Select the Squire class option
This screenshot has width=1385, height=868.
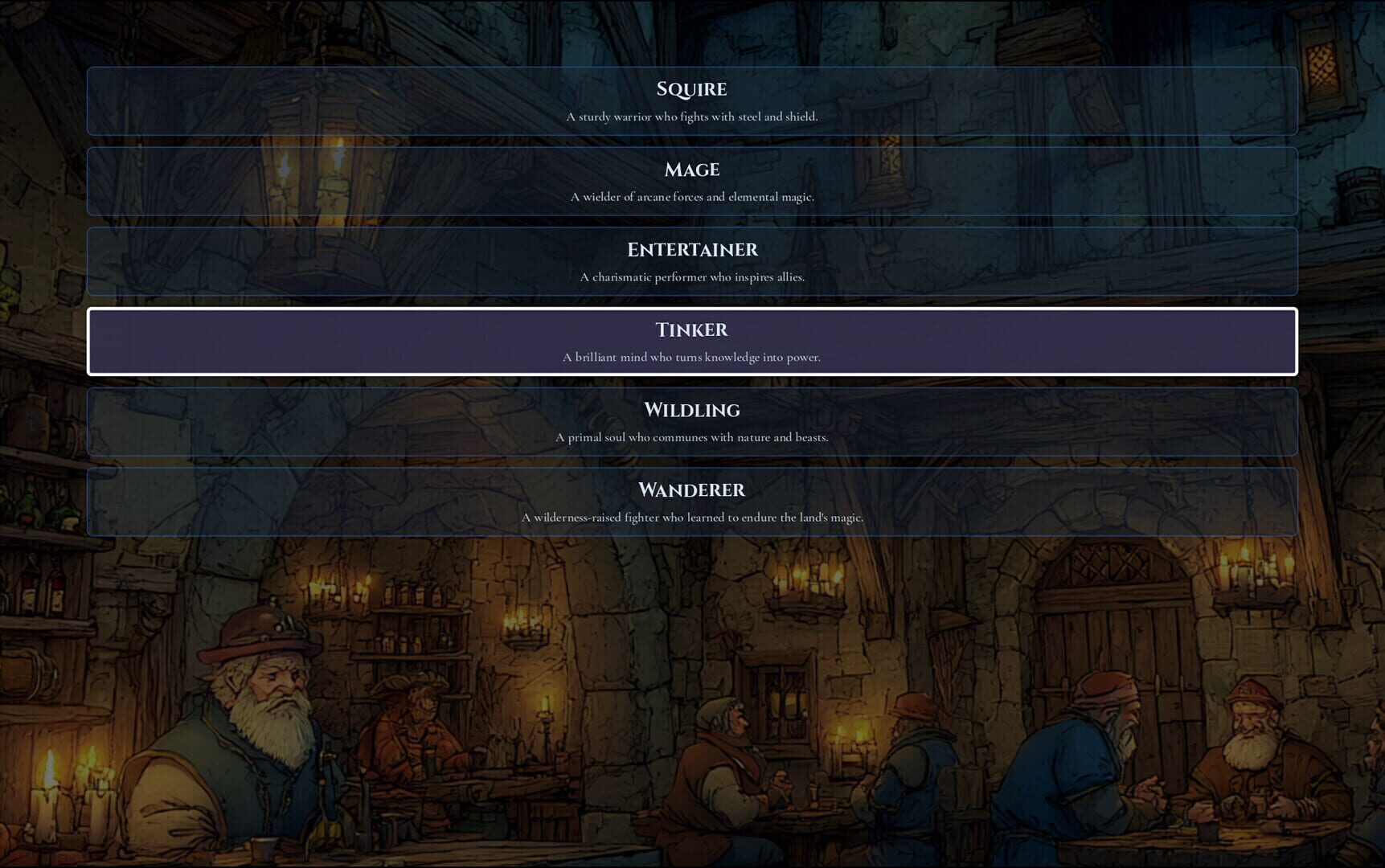691,101
